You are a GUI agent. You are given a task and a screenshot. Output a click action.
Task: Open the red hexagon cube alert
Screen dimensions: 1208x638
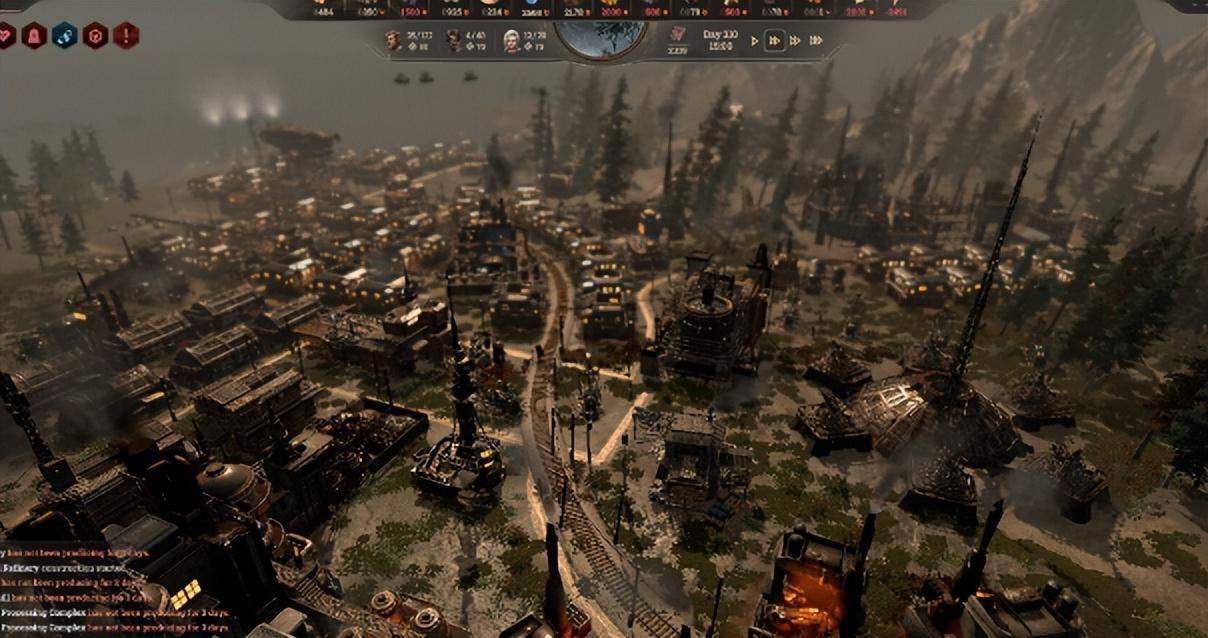click(95, 36)
